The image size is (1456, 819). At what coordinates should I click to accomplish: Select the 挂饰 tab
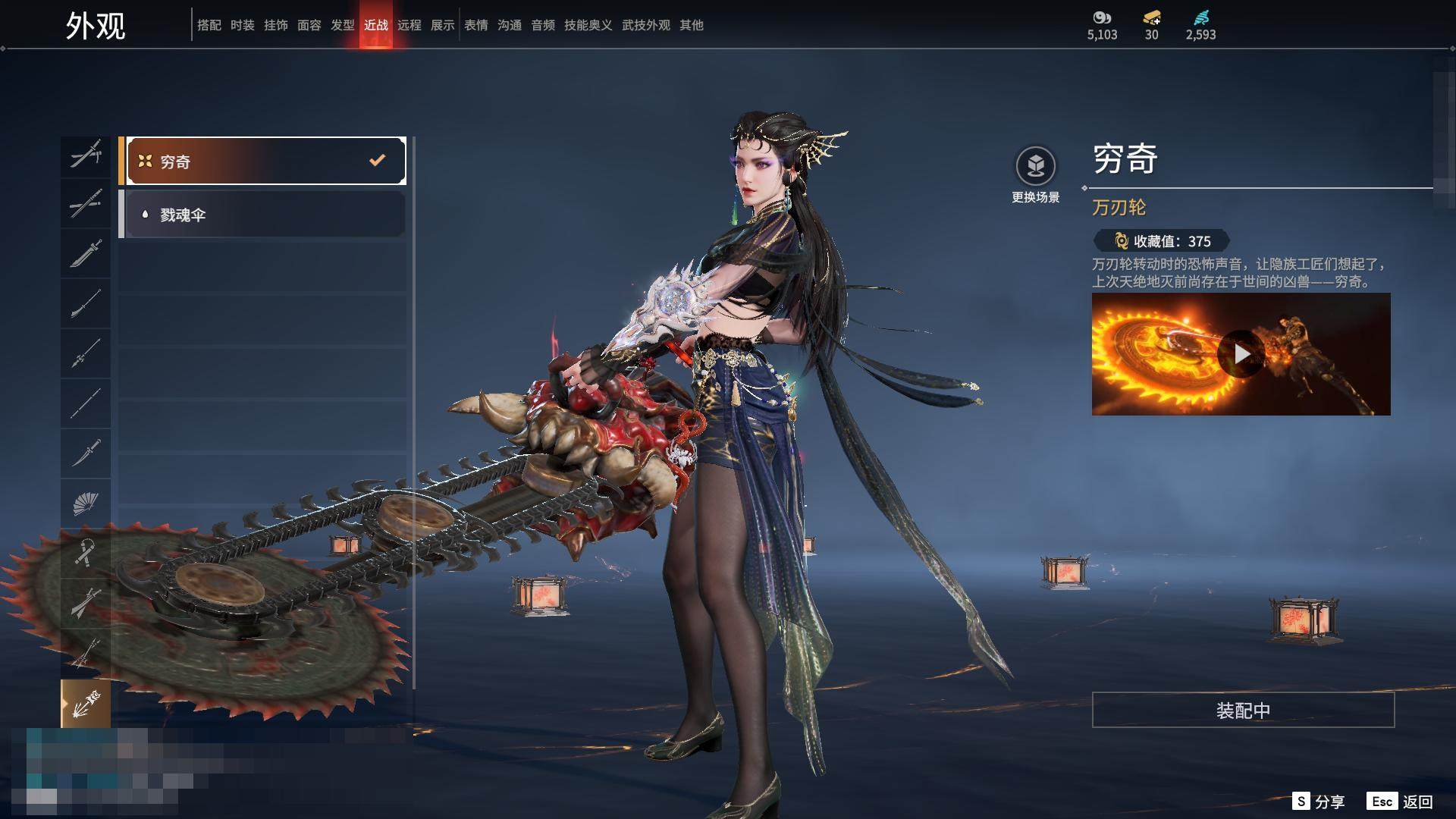[275, 25]
